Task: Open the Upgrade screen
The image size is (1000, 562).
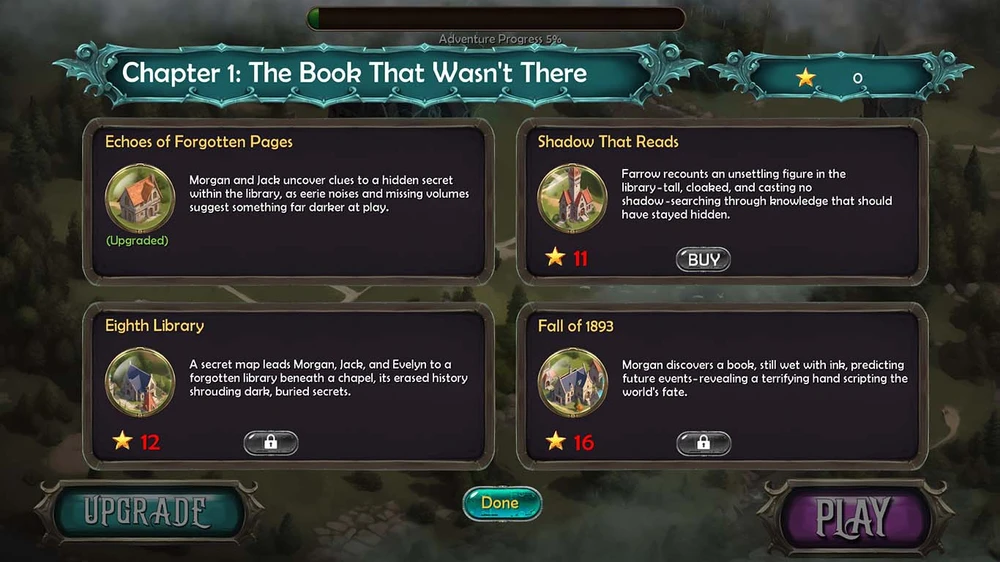Action: pyautogui.click(x=146, y=513)
